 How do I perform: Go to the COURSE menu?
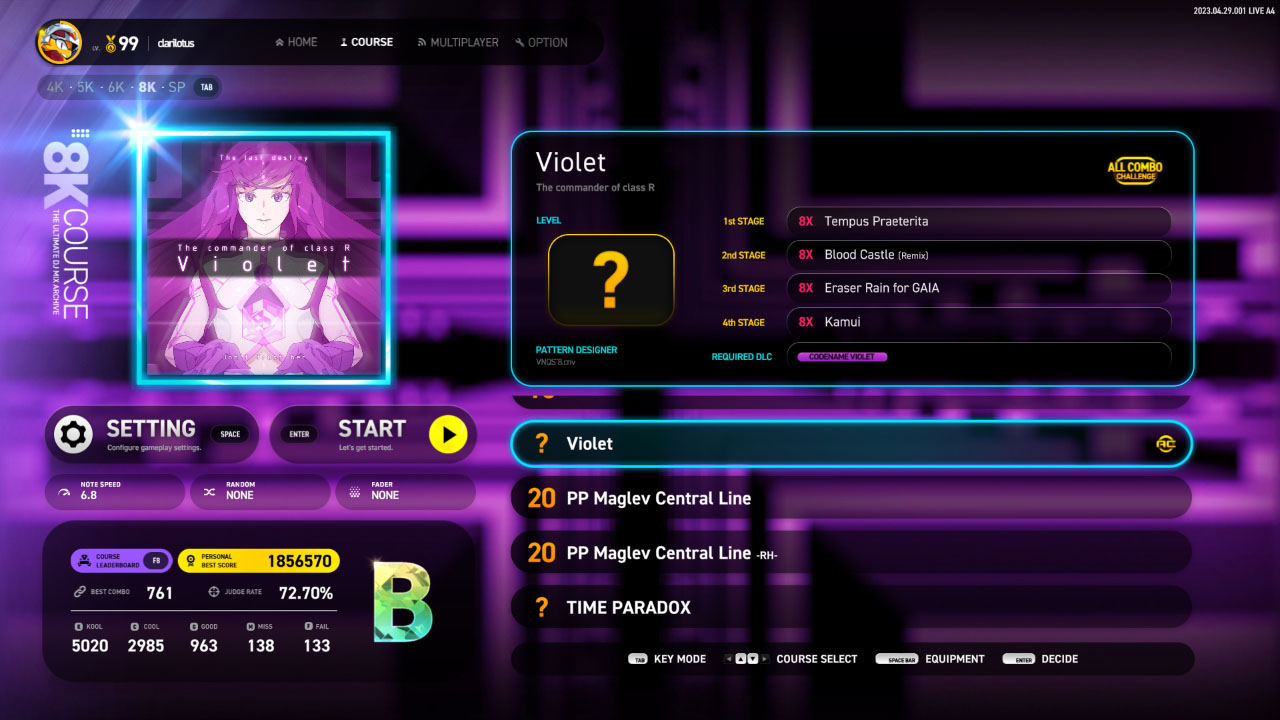coord(366,42)
